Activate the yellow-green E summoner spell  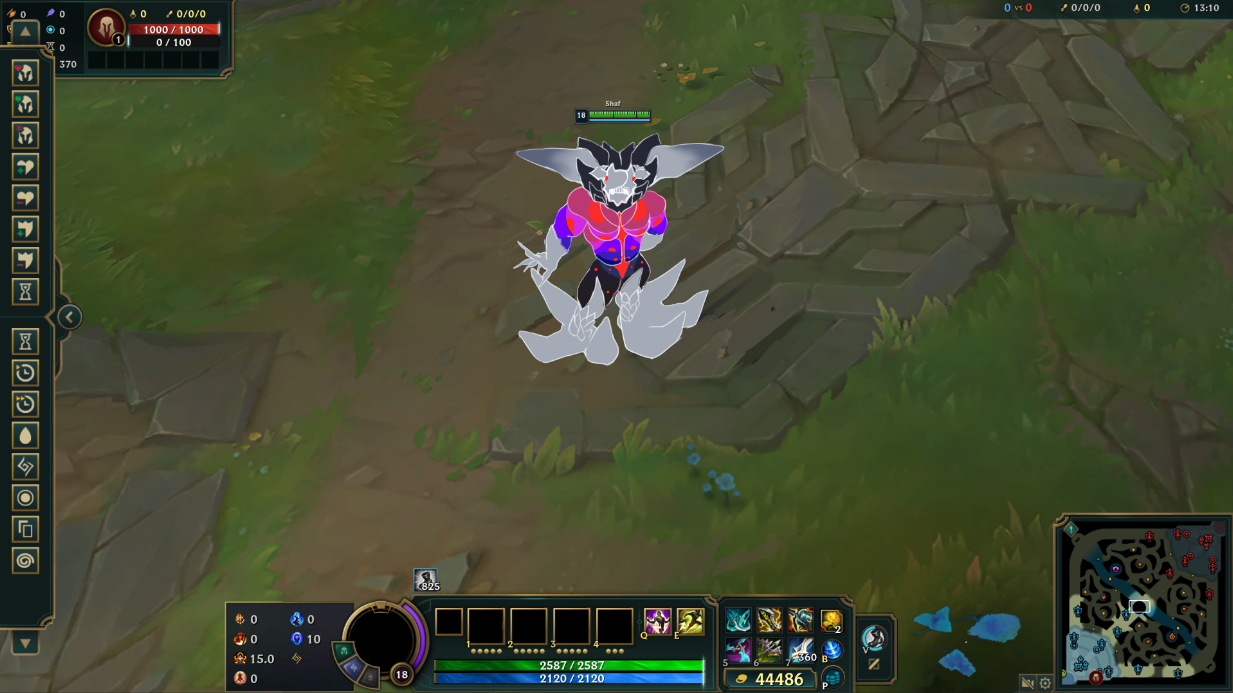tap(690, 621)
